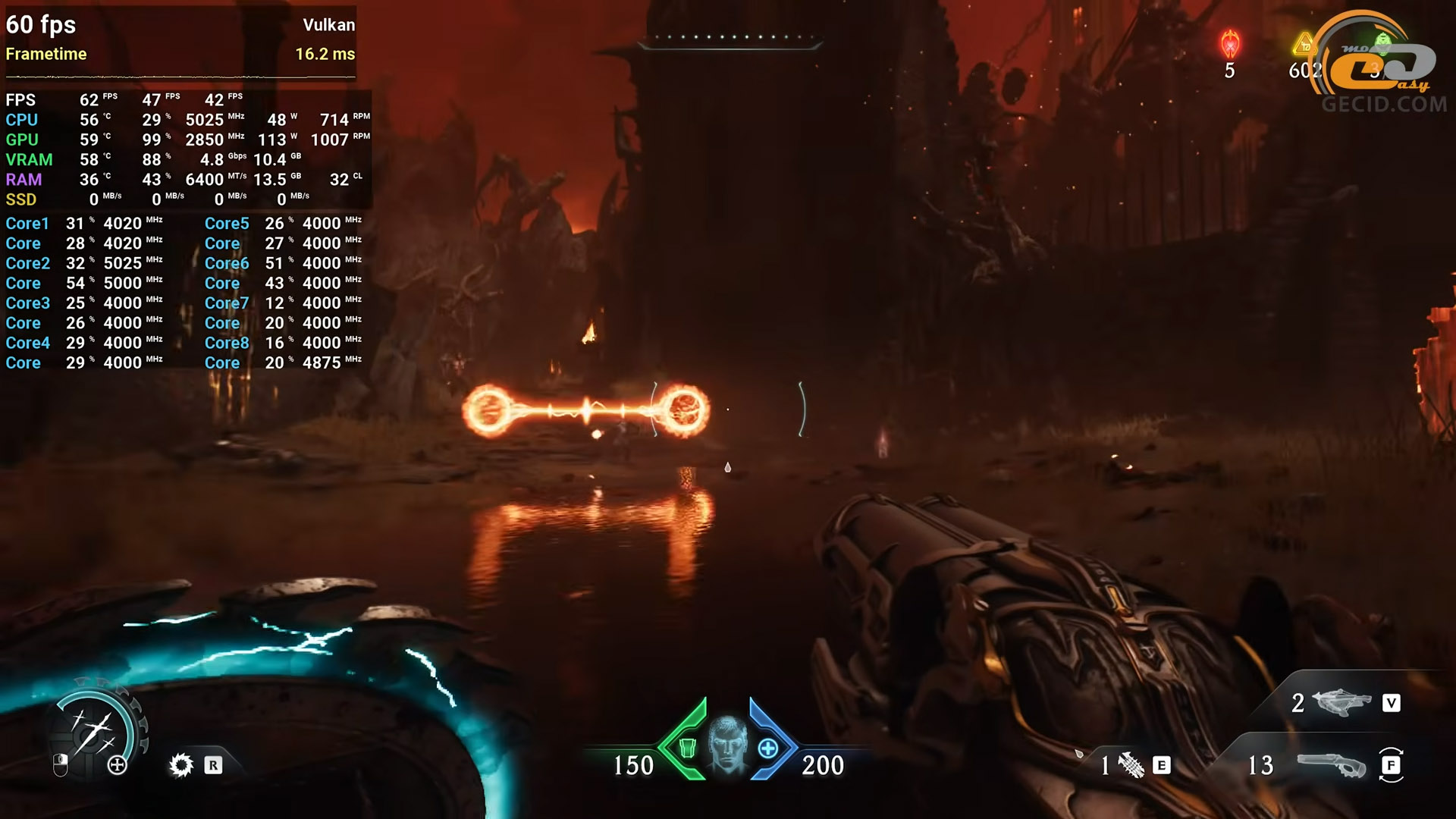
Task: Click the green armor shield icon
Action: 687,748
